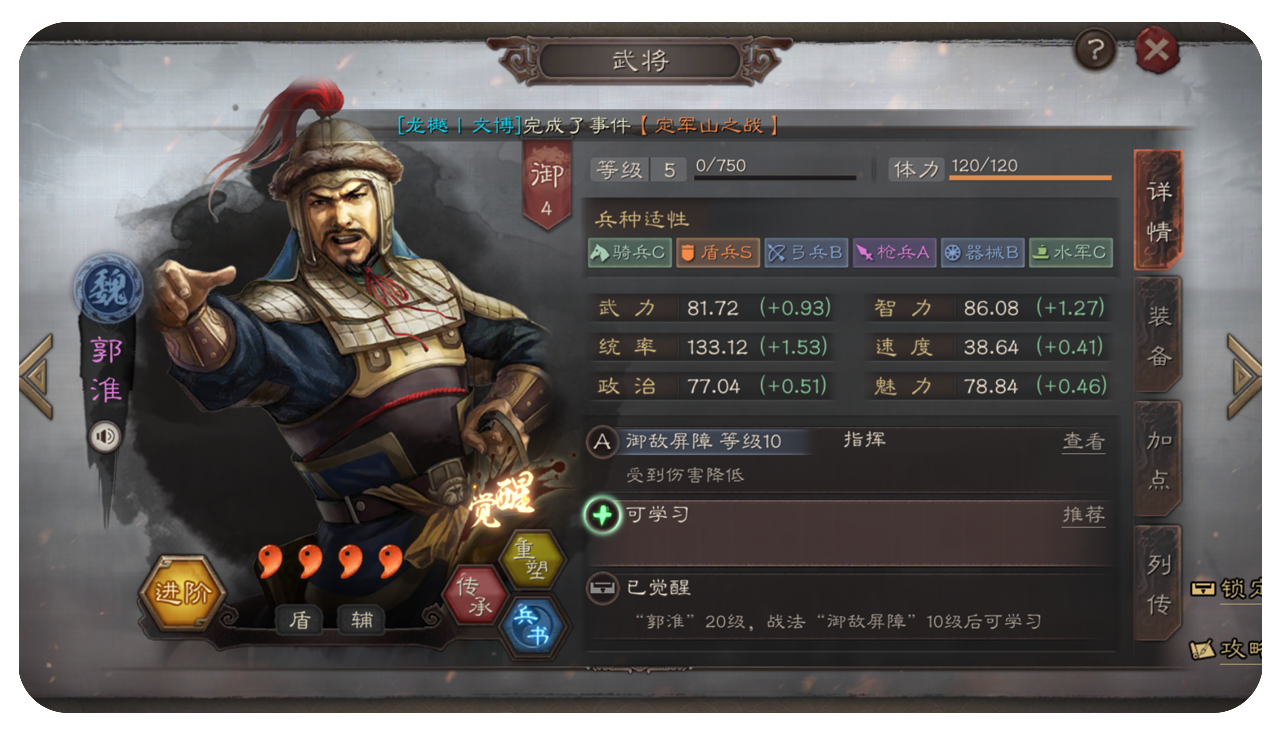
Task: Open the 攻略 strategy guide icon
Action: [1225, 650]
